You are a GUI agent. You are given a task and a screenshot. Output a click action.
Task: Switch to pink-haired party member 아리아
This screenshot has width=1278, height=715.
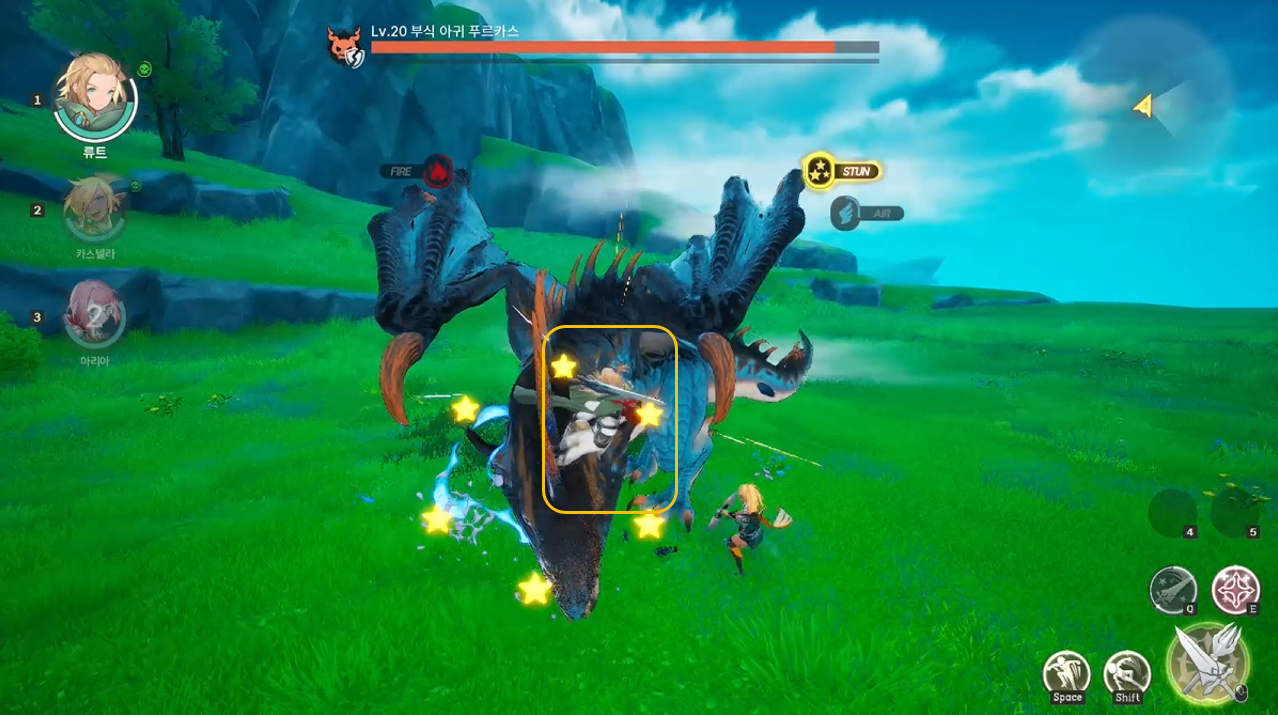point(94,312)
